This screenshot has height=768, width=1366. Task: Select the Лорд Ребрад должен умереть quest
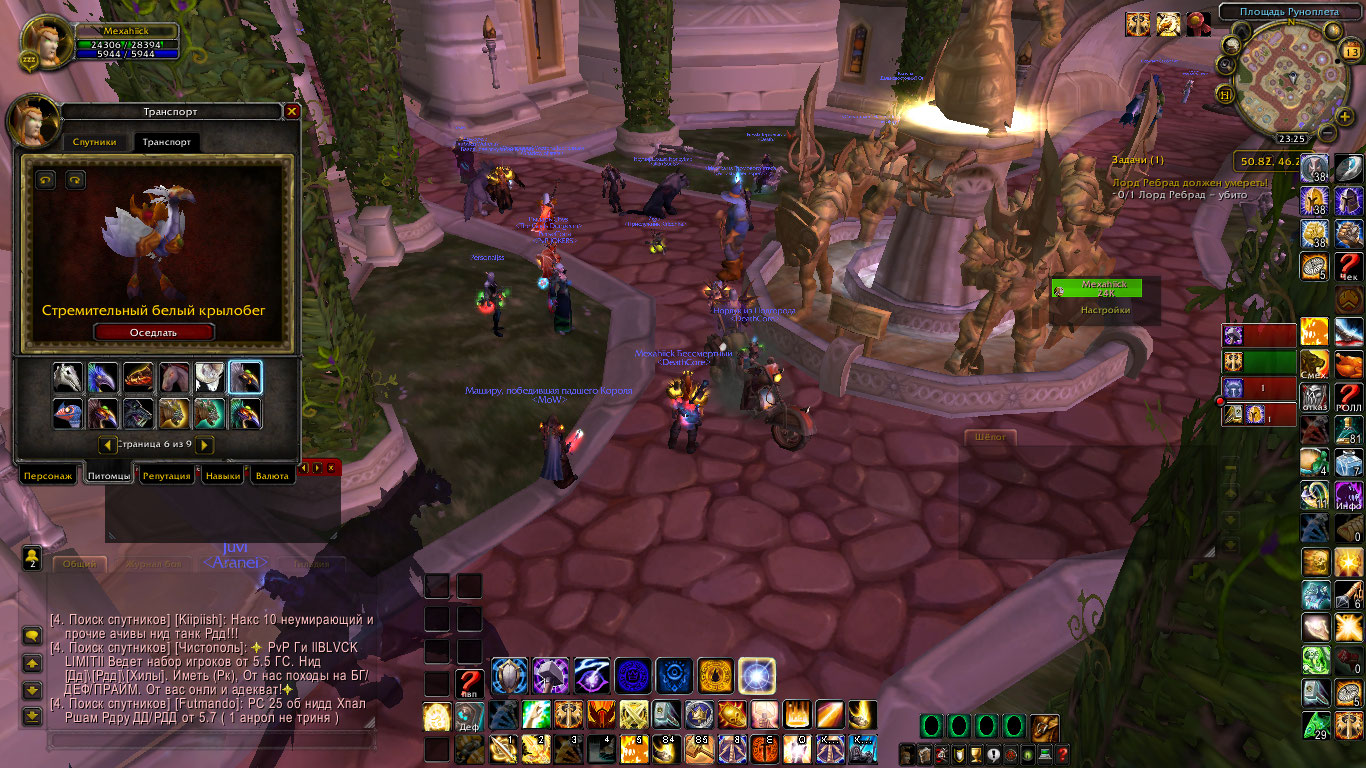pyautogui.click(x=1190, y=183)
